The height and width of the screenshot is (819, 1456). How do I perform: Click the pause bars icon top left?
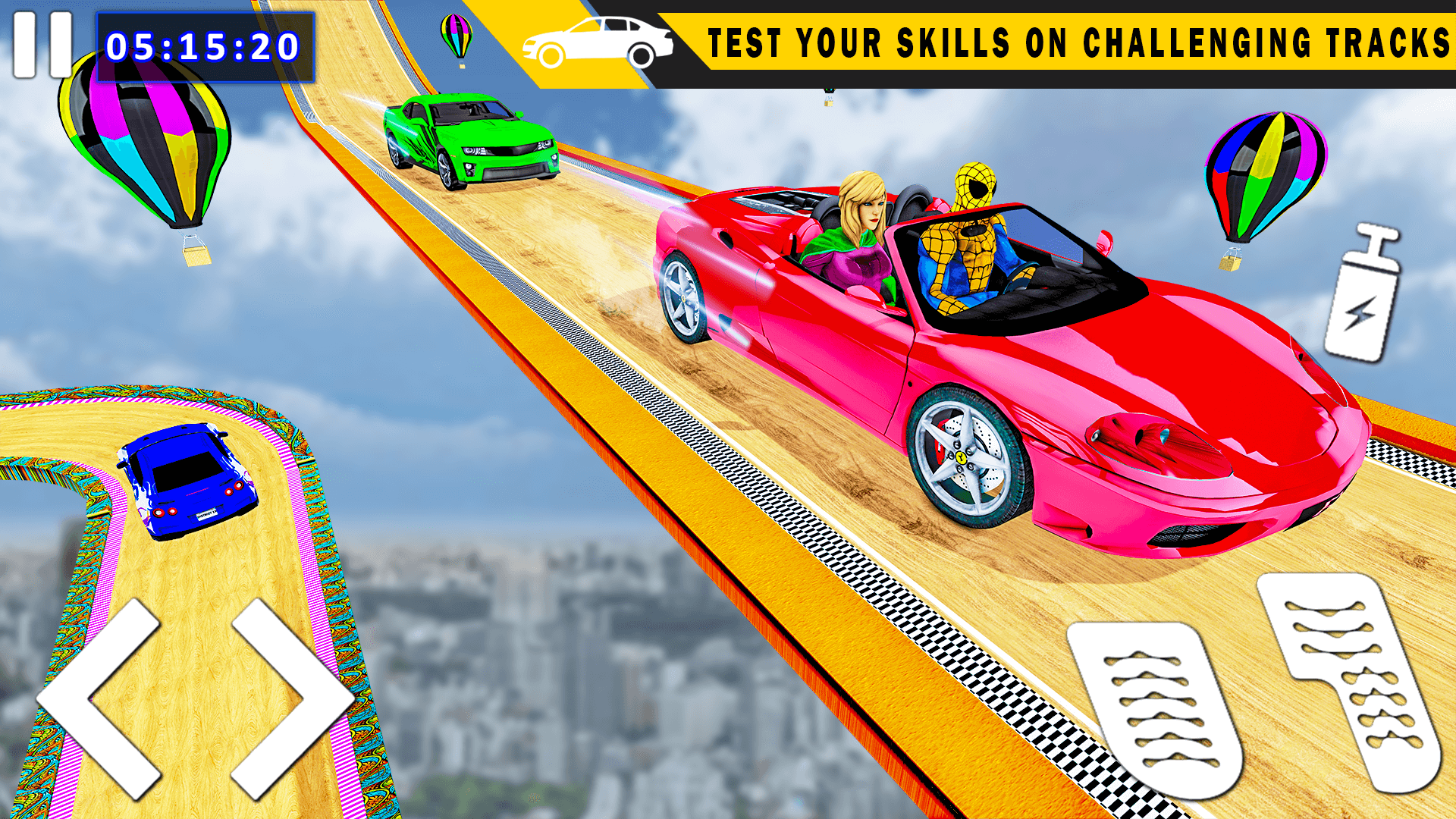coord(42,44)
